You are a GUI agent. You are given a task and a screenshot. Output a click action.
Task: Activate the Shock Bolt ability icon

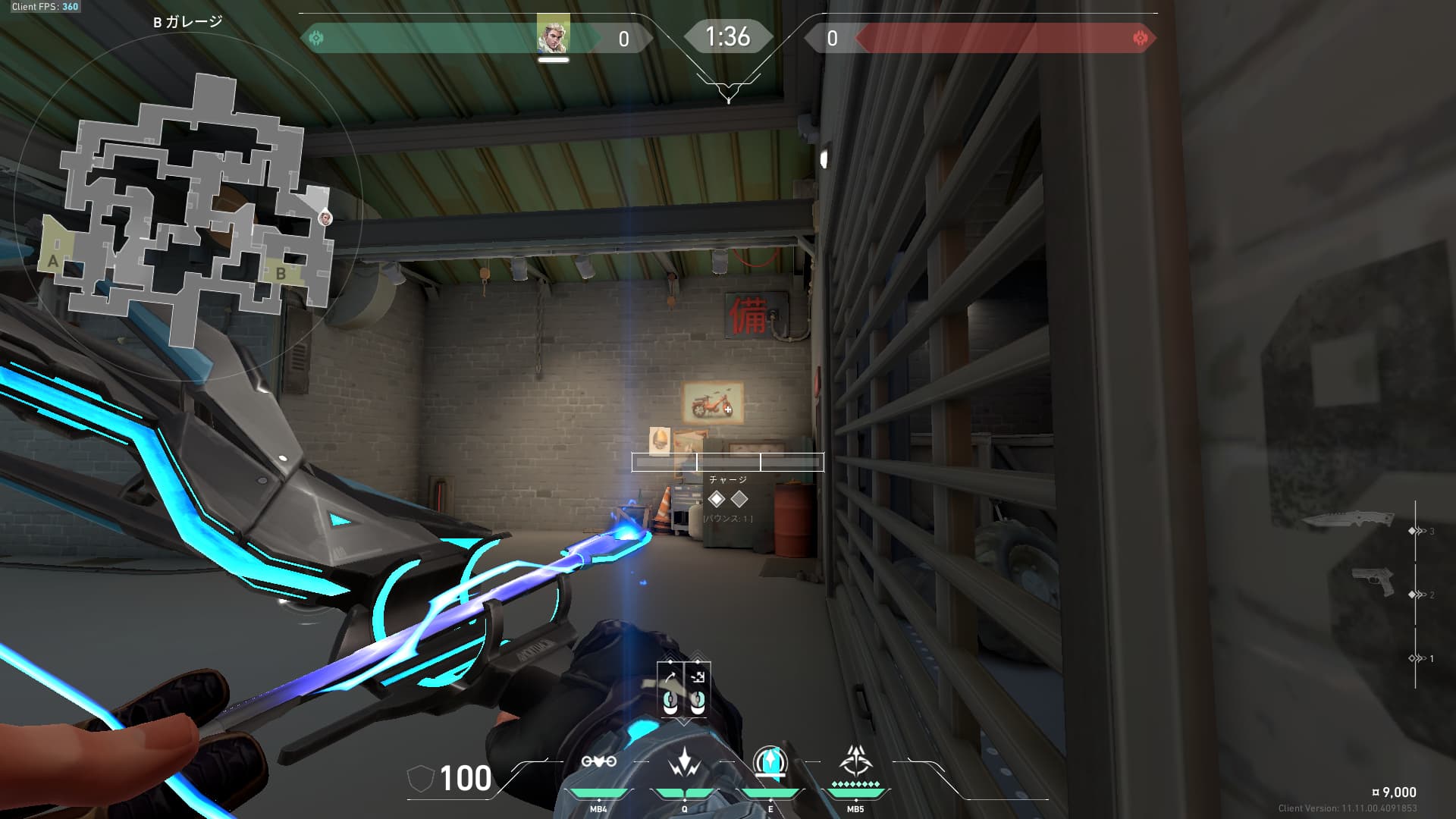(684, 761)
